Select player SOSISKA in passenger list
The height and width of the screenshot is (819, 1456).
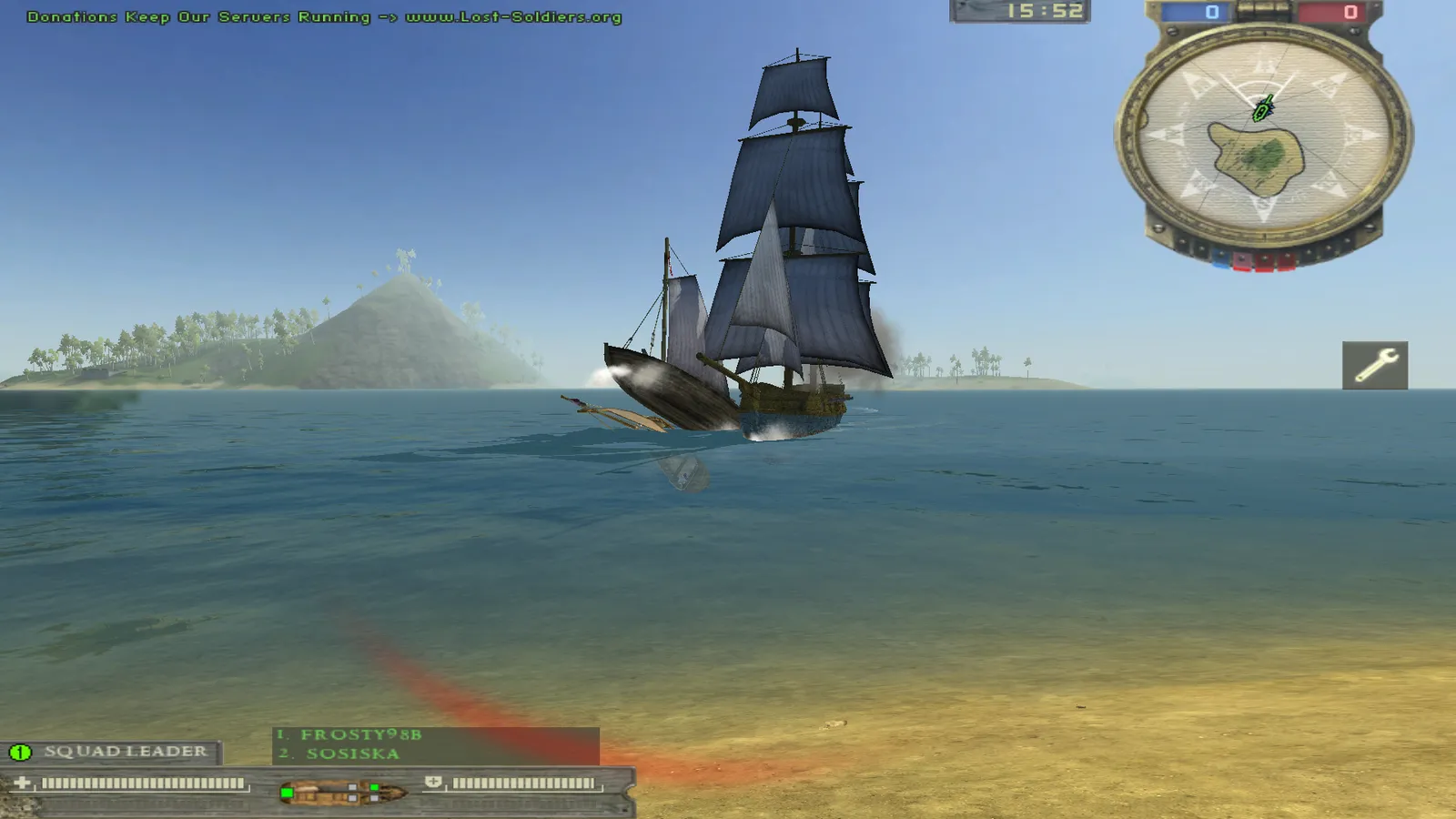[x=352, y=753]
